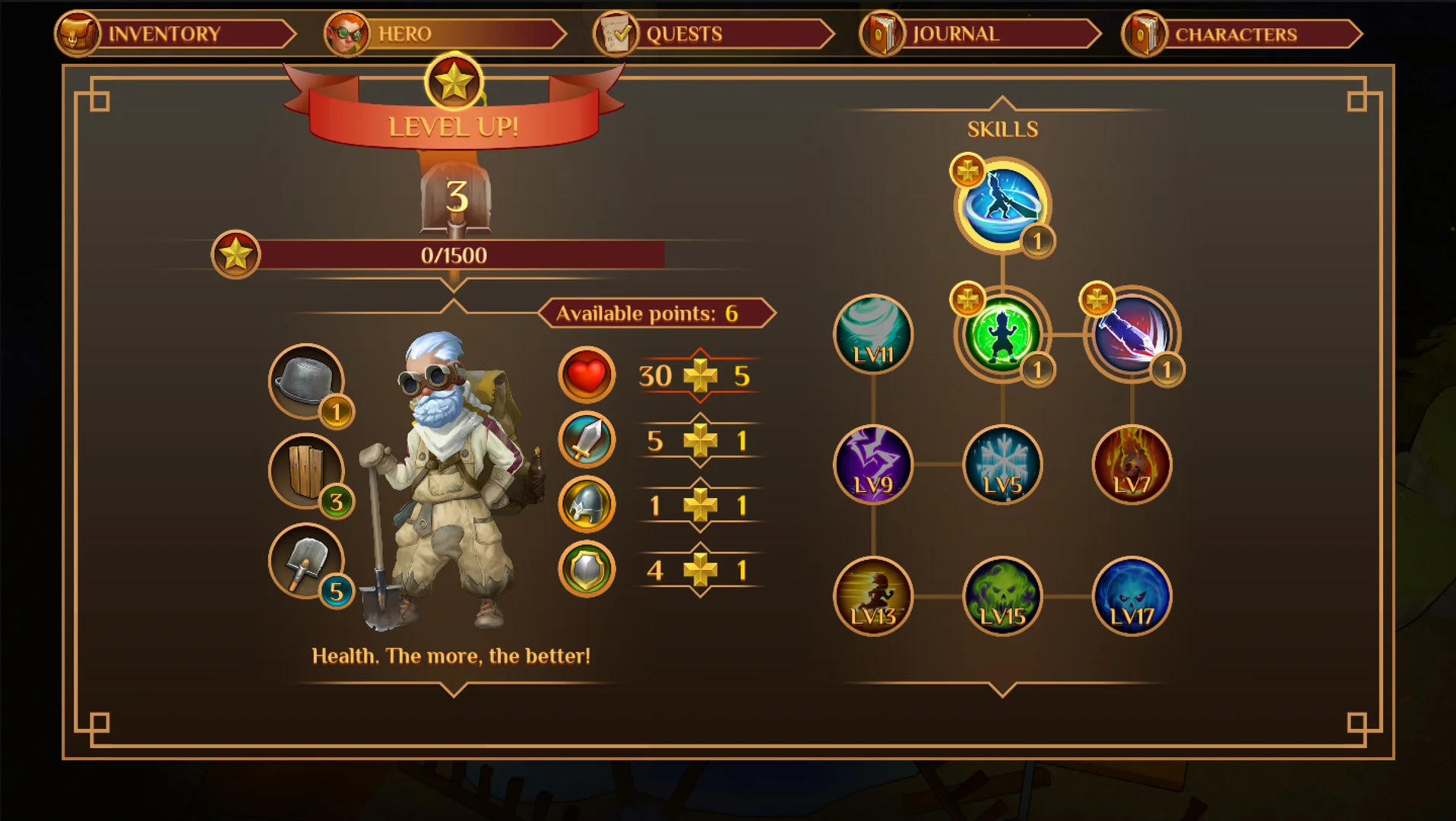
Task: Select the LV7 fire skill
Action: pyautogui.click(x=1132, y=464)
